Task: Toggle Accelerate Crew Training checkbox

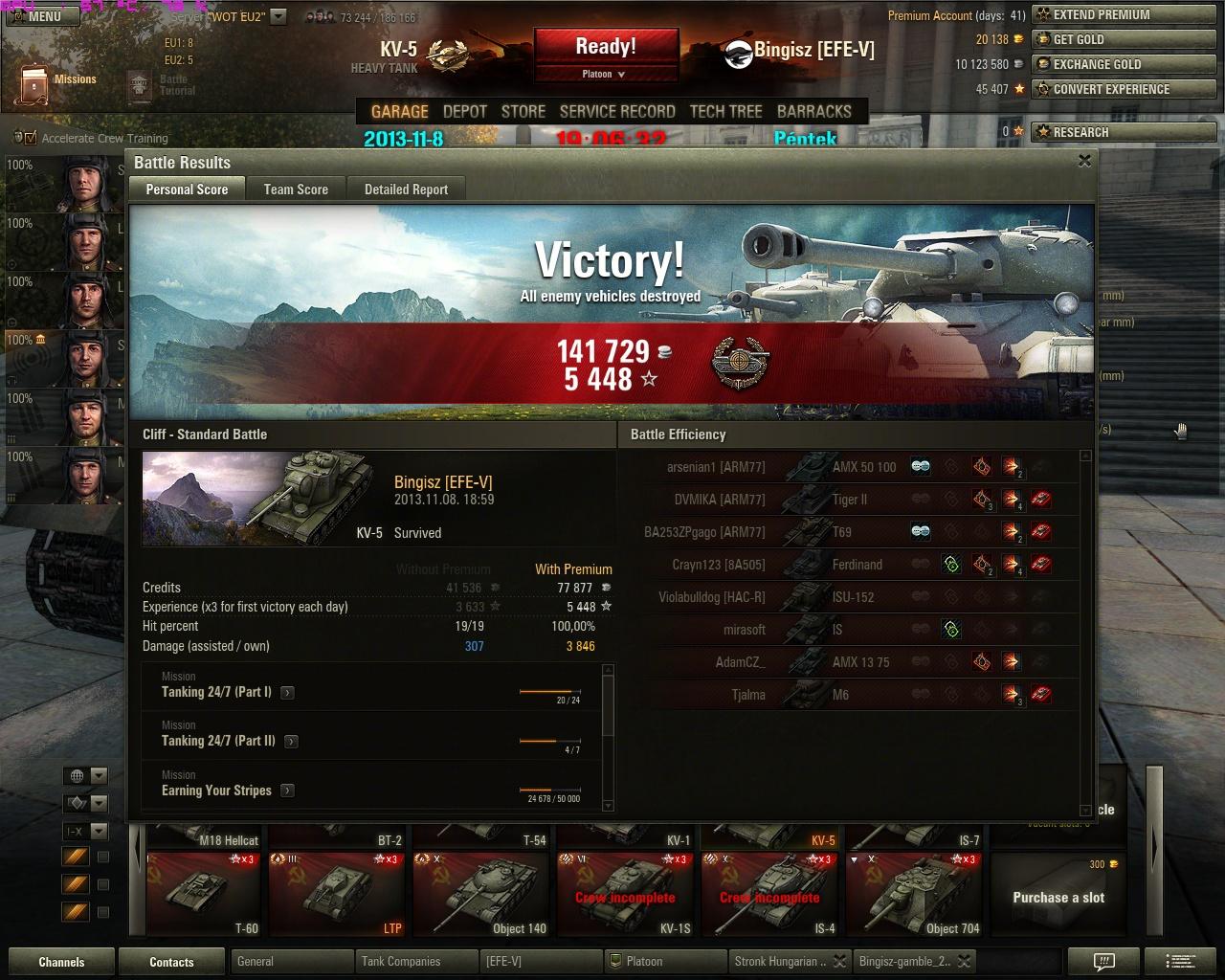Action: [x=31, y=138]
